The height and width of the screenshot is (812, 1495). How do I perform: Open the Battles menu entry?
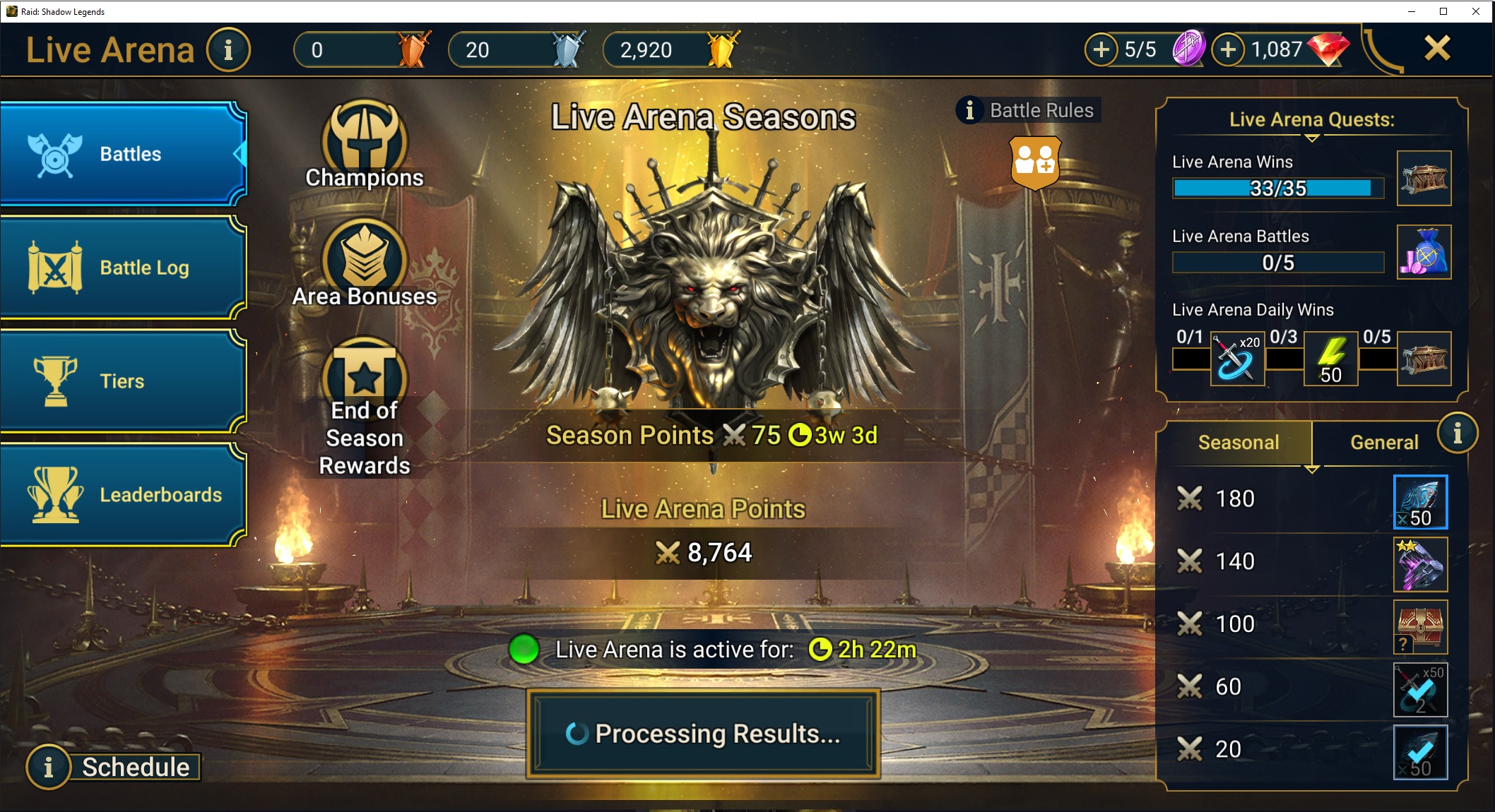[x=124, y=154]
